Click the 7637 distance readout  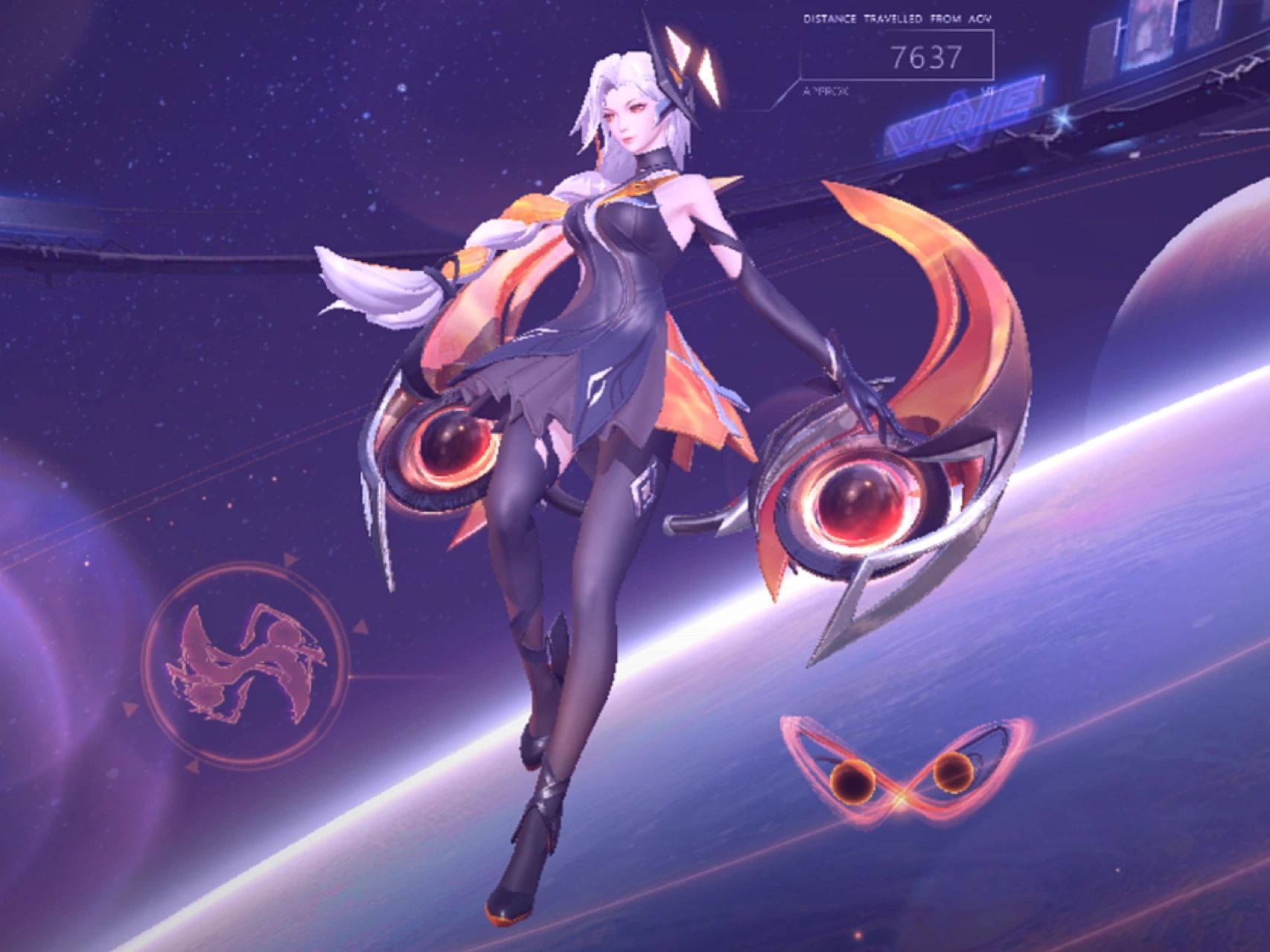pyautogui.click(x=927, y=56)
